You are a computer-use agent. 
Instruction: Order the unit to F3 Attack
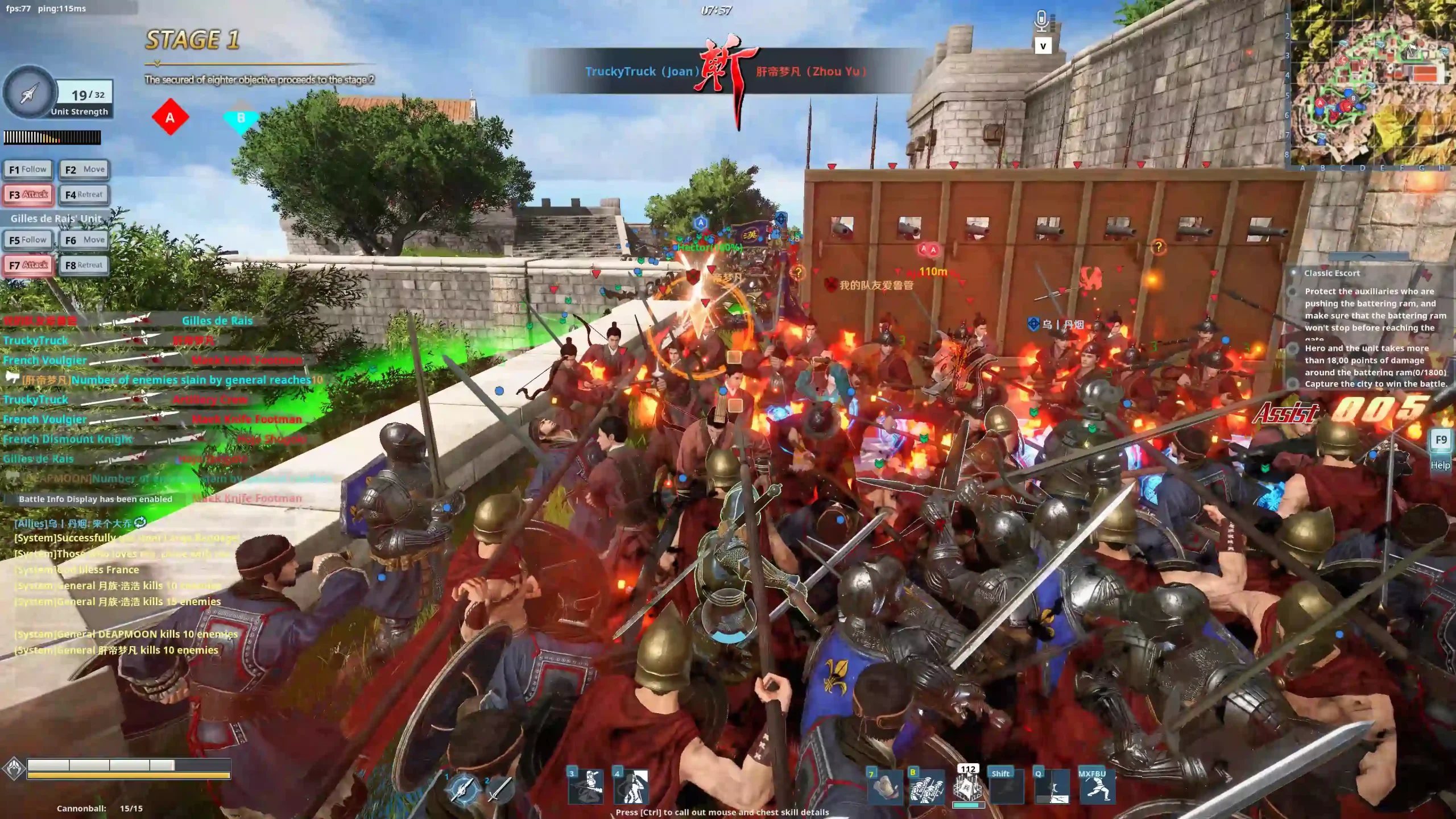[x=28, y=195]
